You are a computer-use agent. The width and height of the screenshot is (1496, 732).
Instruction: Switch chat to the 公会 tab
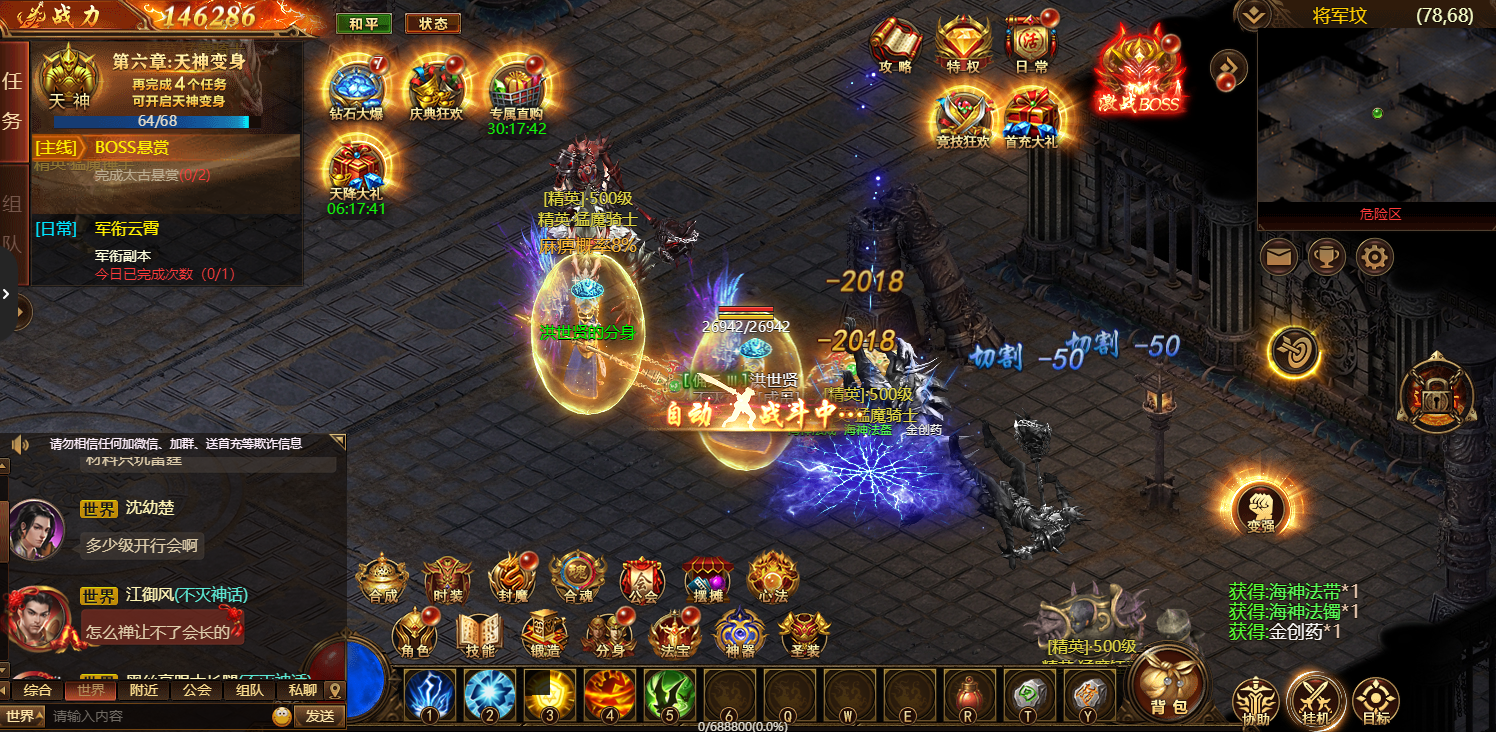(197, 690)
